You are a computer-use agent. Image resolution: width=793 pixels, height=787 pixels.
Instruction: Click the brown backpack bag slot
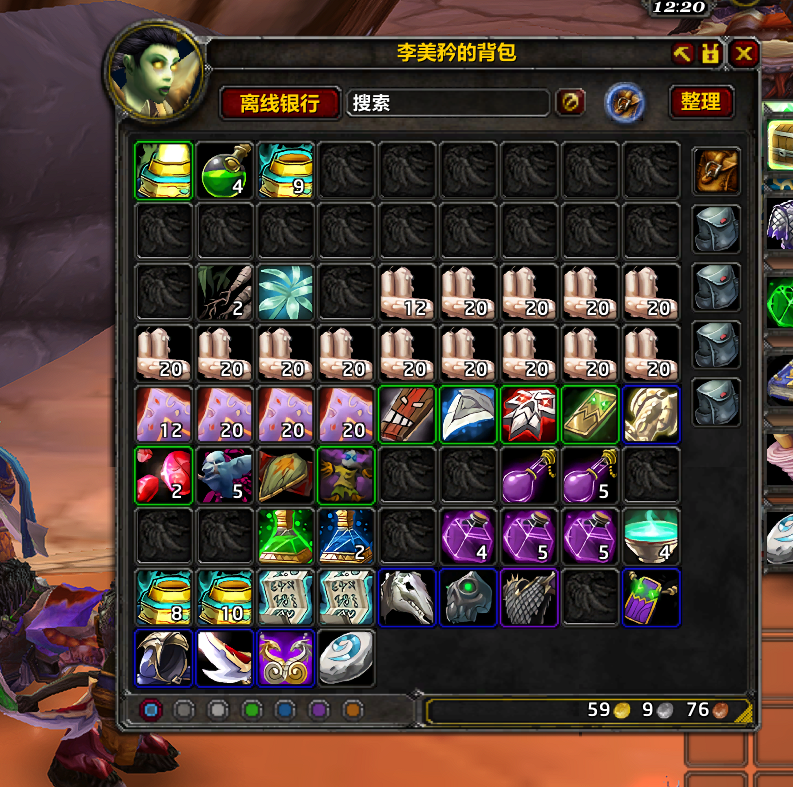pos(716,171)
